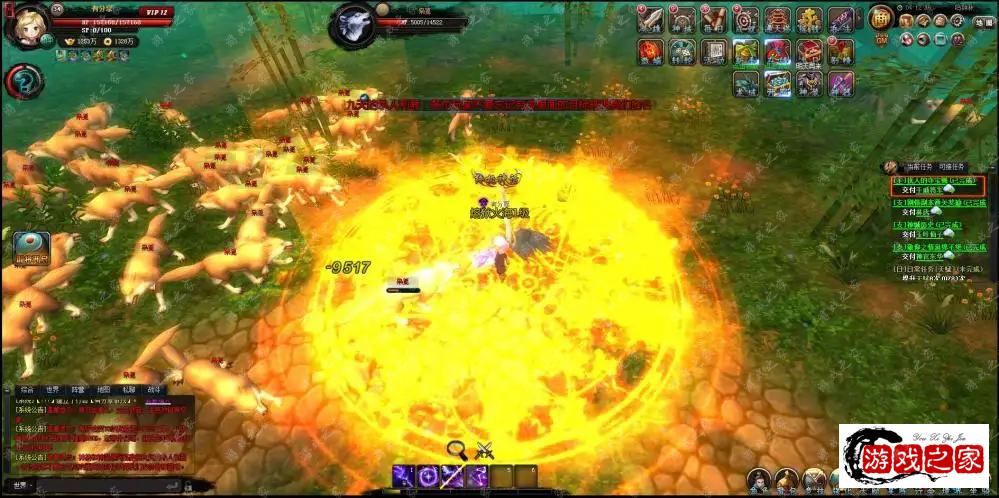The width and height of the screenshot is (999, 498).
Task: Select the daily quest 日常任务 entry
Action: pyautogui.click(x=935, y=268)
